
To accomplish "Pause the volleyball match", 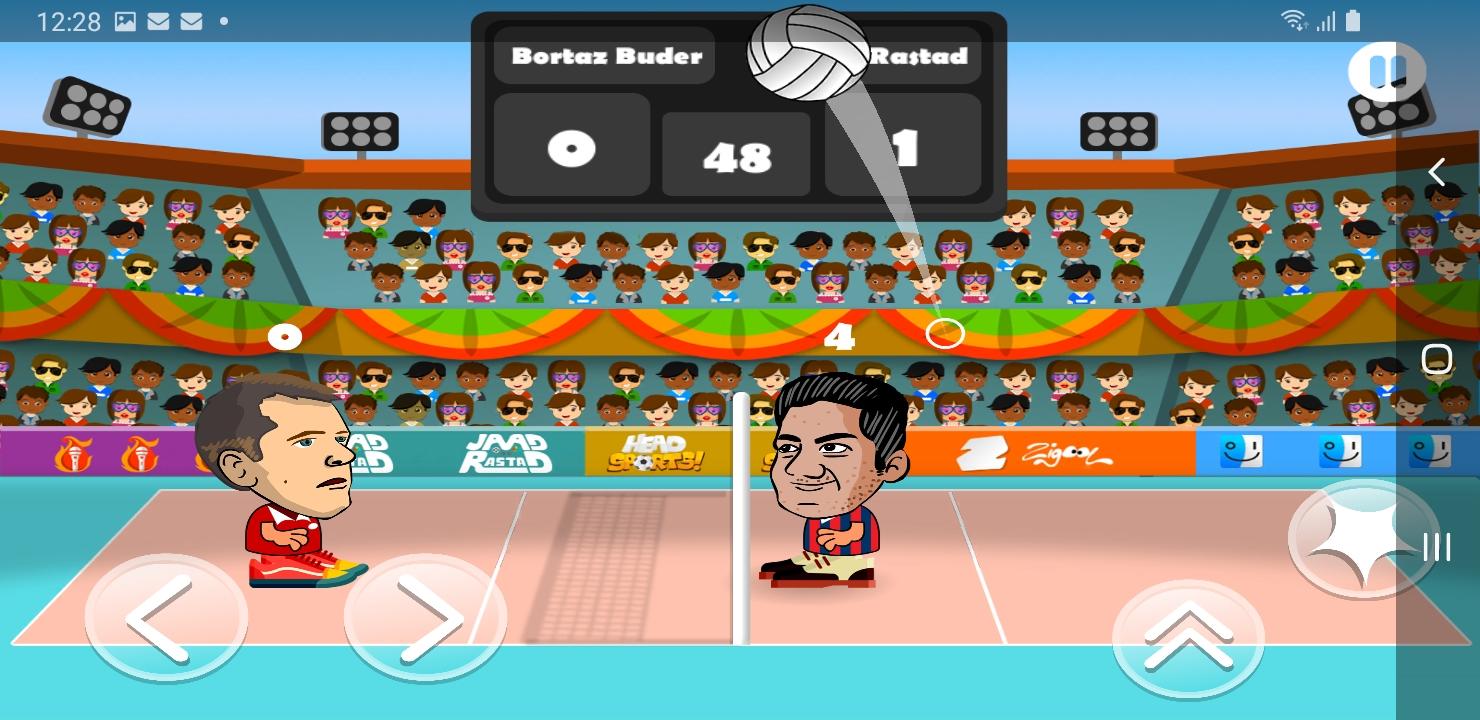I will [1388, 72].
